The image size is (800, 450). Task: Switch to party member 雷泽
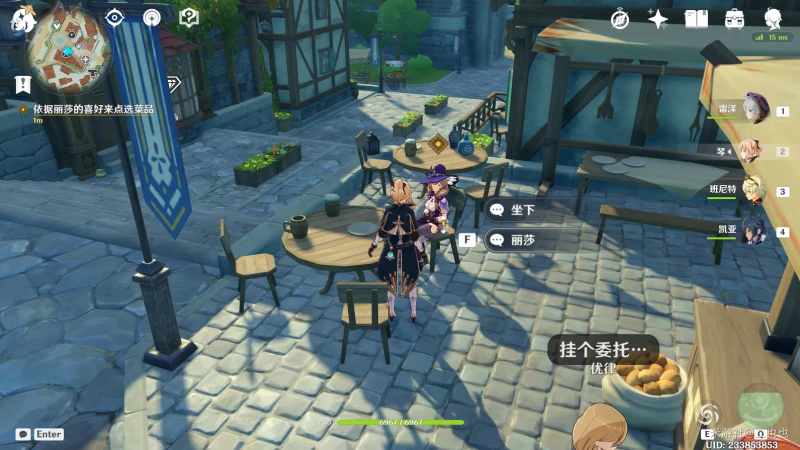pos(755,109)
